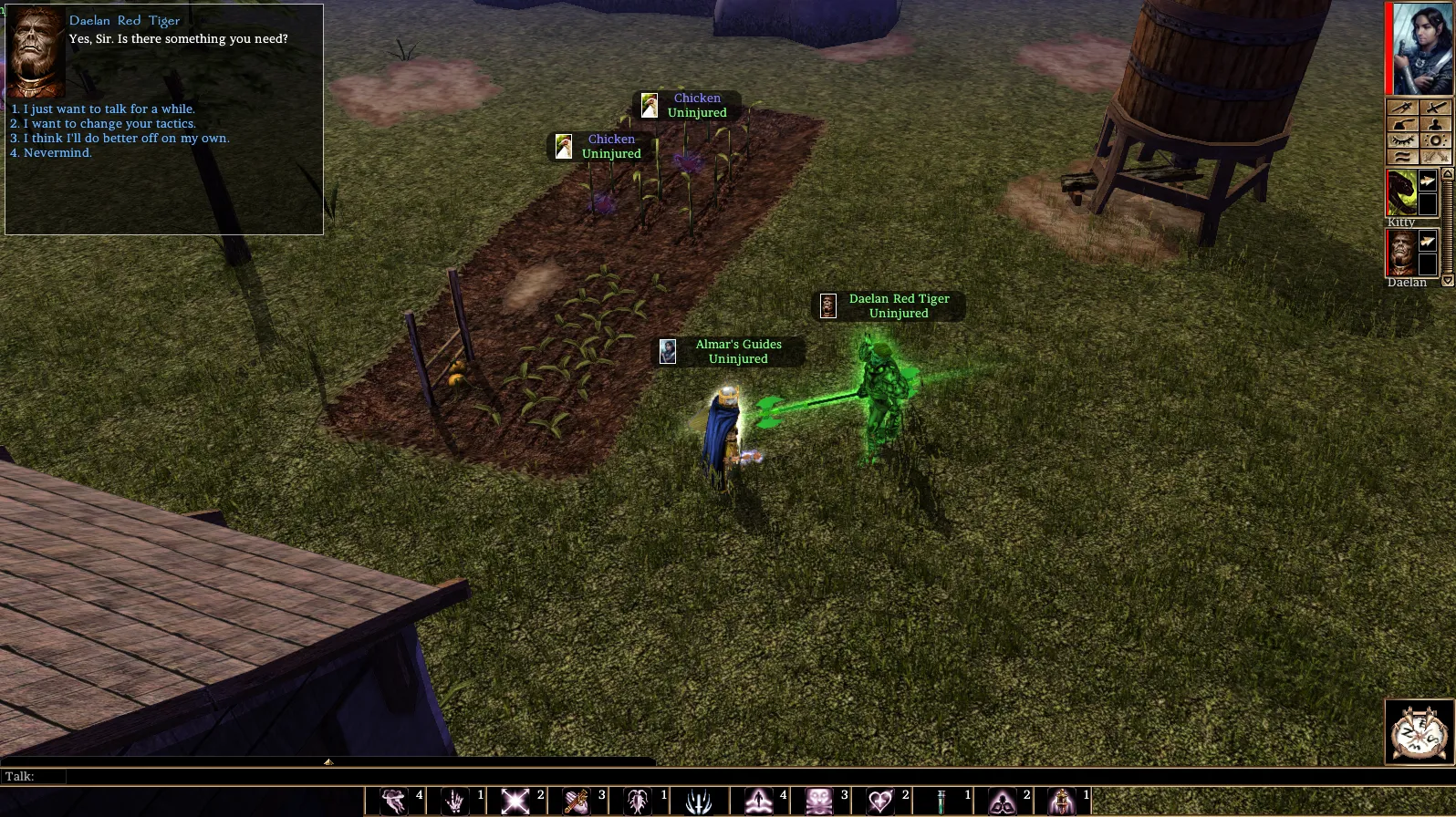Activate the skeletal hand spell quickslot
The image size is (1456, 817).
[454, 801]
